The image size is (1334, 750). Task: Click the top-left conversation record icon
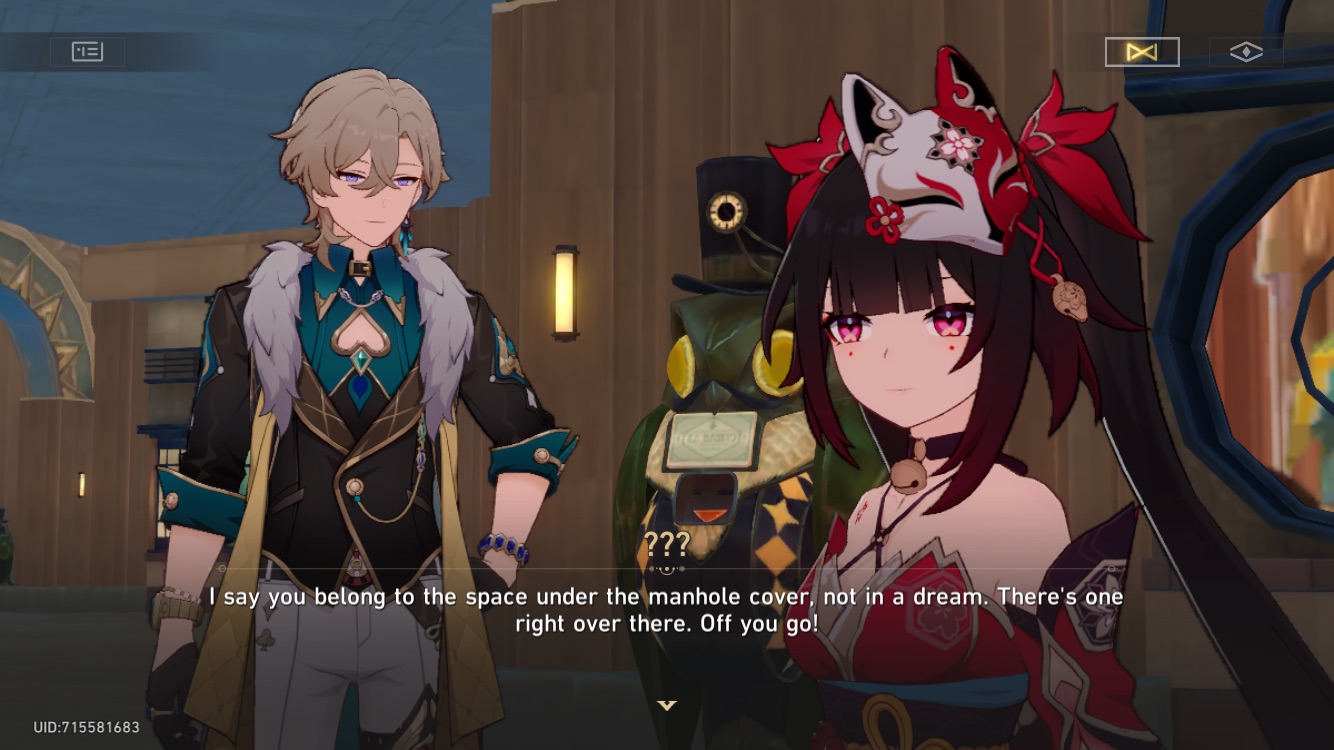tap(87, 51)
